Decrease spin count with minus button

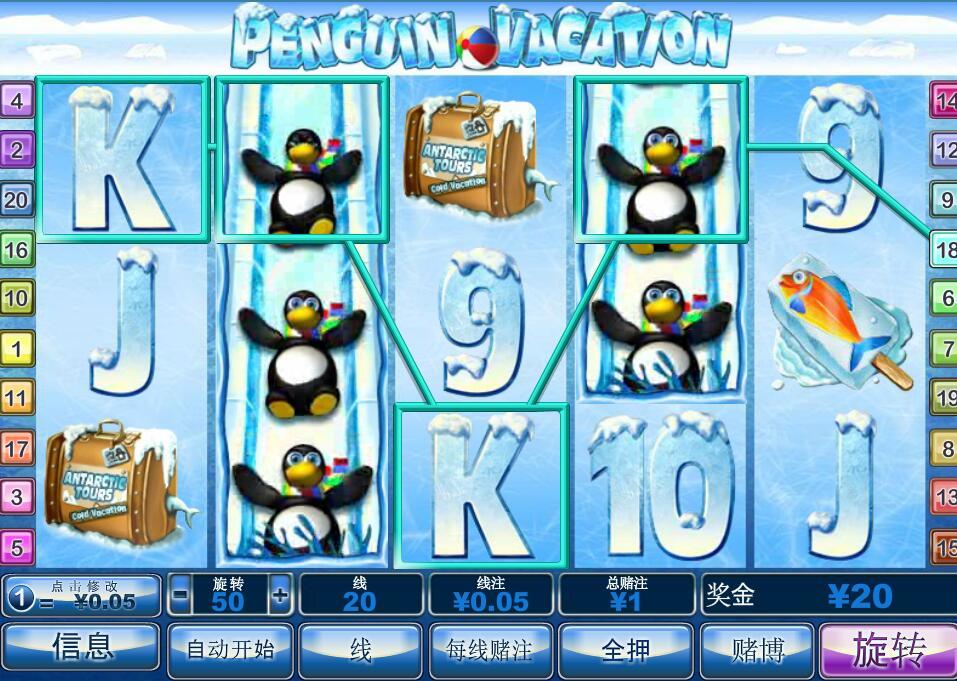(x=180, y=596)
